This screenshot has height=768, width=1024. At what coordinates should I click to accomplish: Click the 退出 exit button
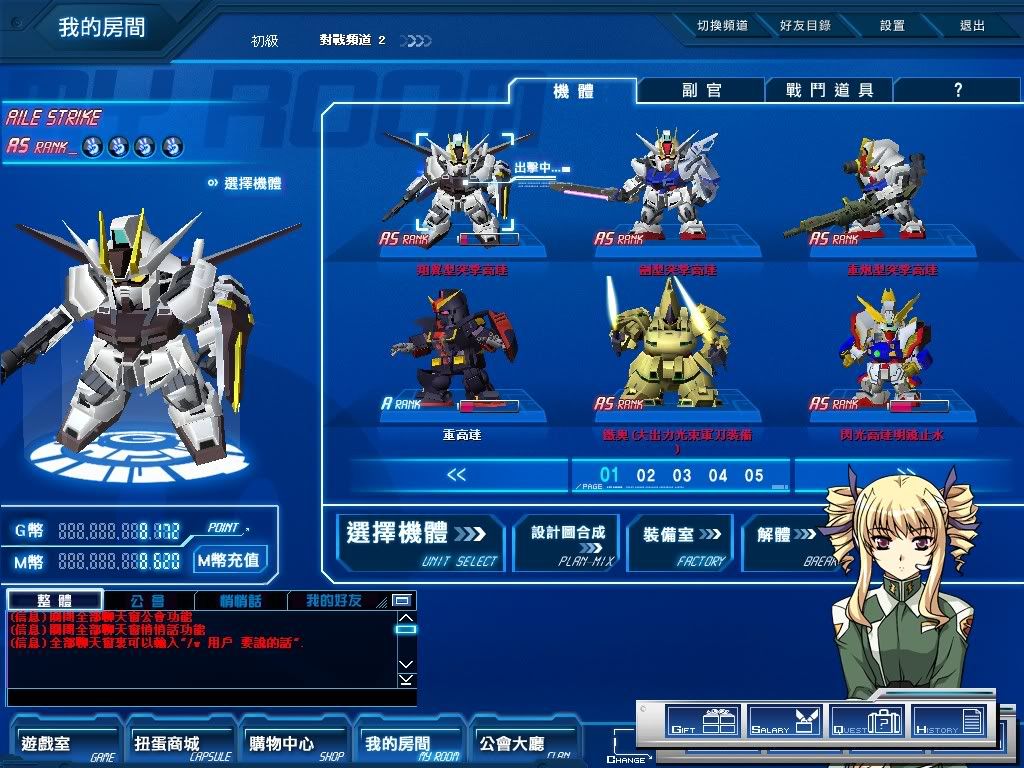[971, 26]
